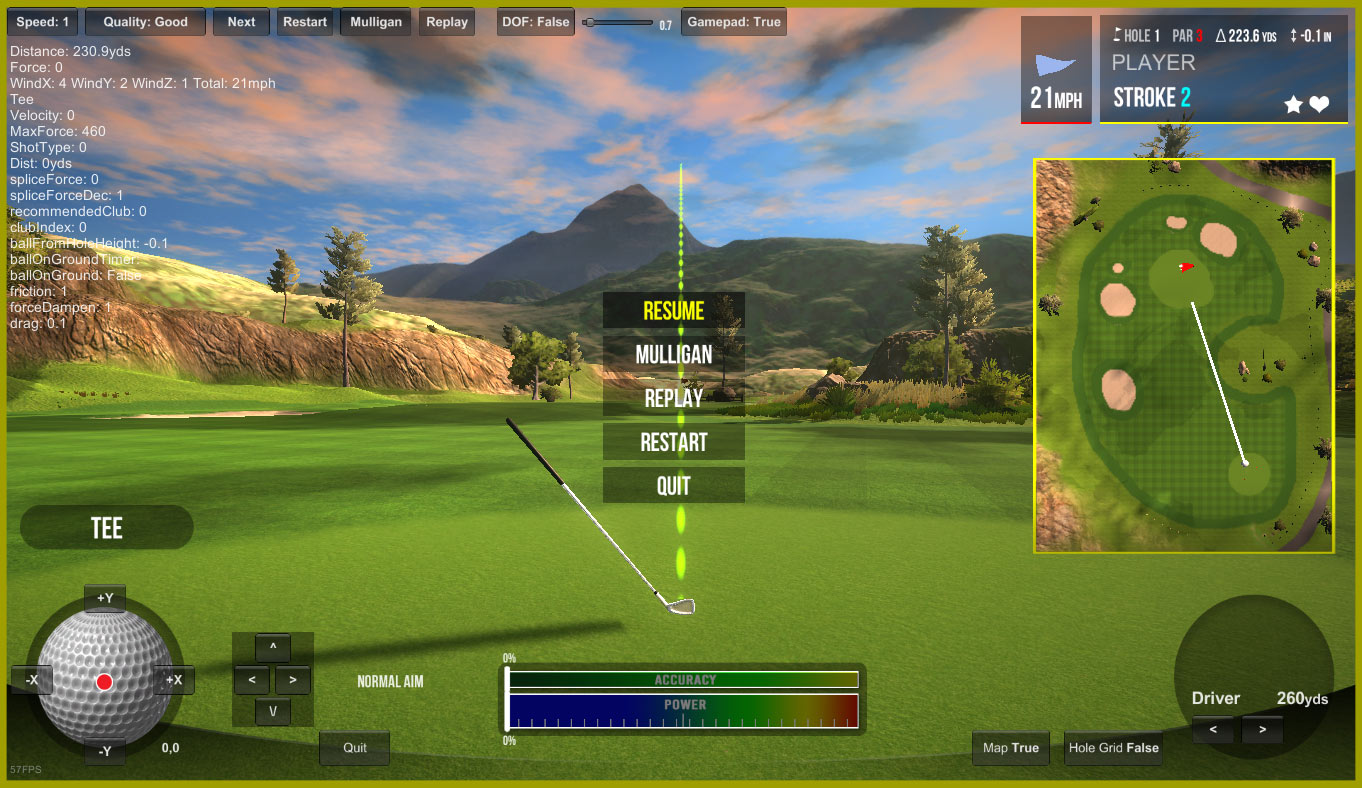Click the depth of field slider
Image resolution: width=1362 pixels, height=788 pixels.
click(620, 22)
